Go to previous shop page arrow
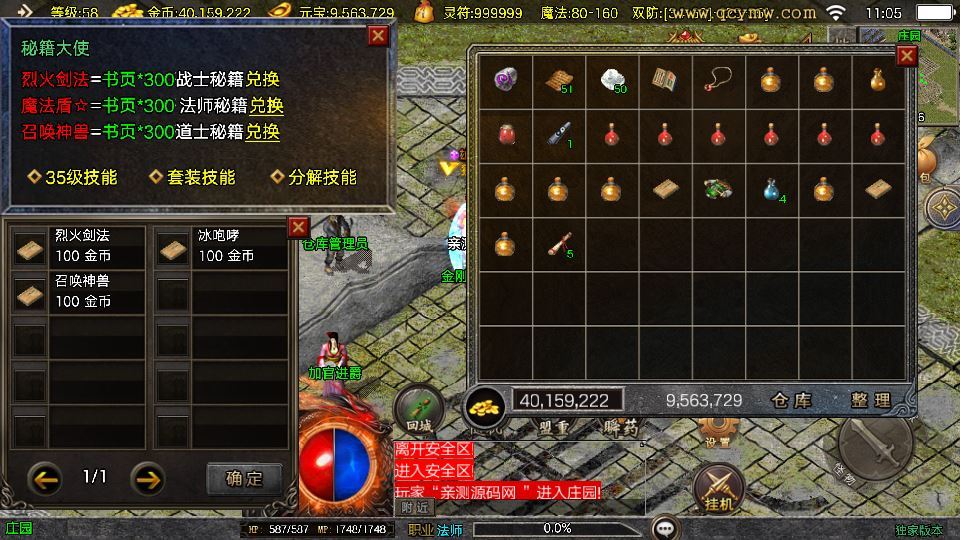Screen dimensions: 960x540 45,478
